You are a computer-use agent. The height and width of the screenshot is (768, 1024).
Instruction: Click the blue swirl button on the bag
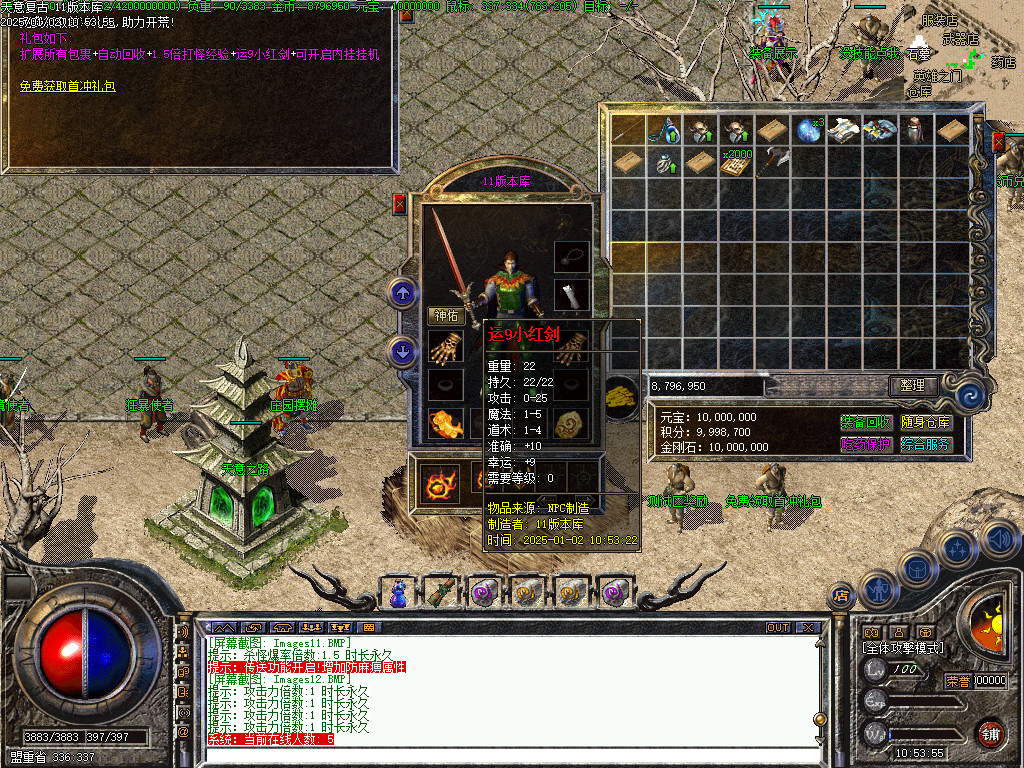[968, 396]
